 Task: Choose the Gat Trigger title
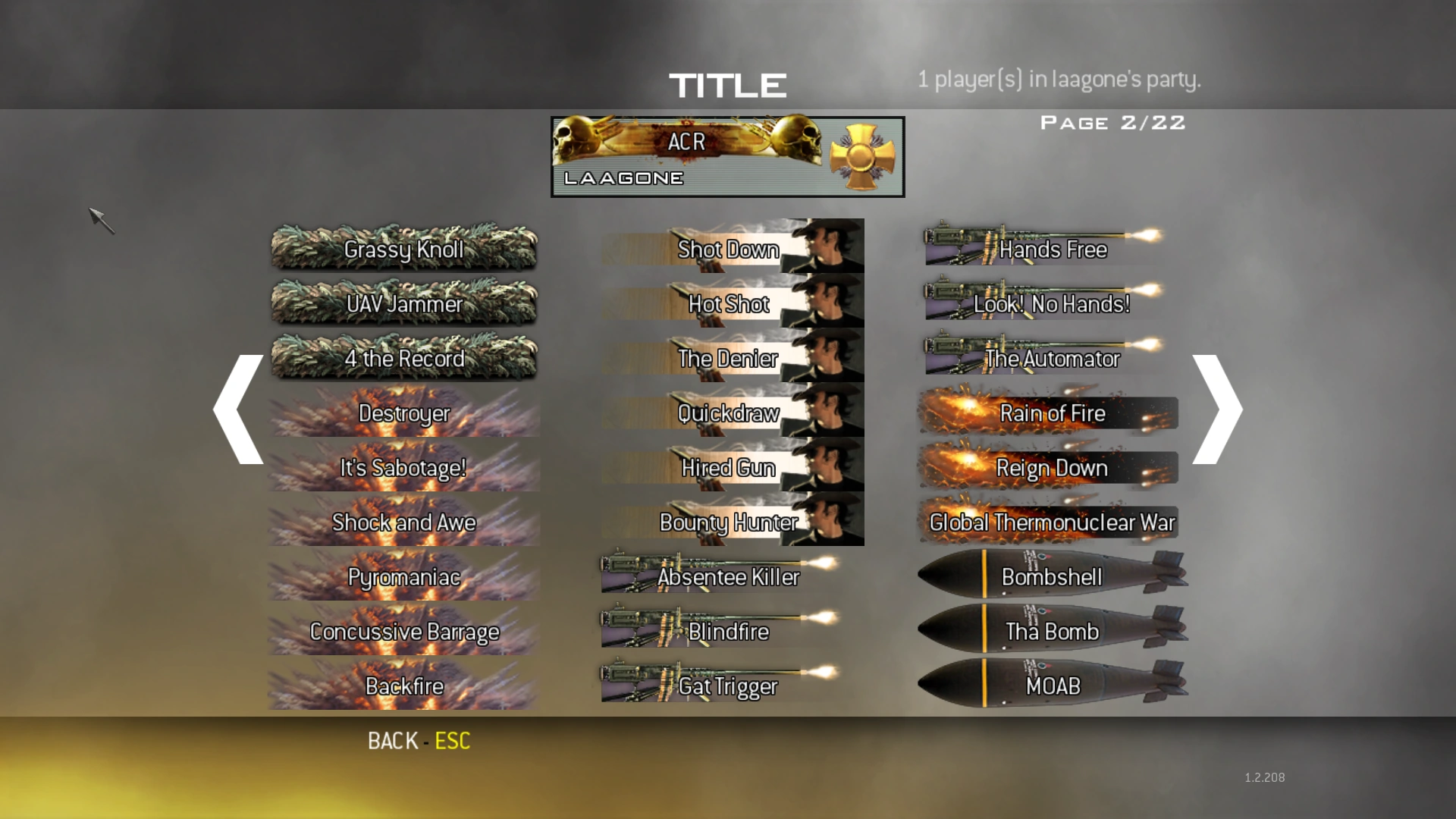pos(728,686)
